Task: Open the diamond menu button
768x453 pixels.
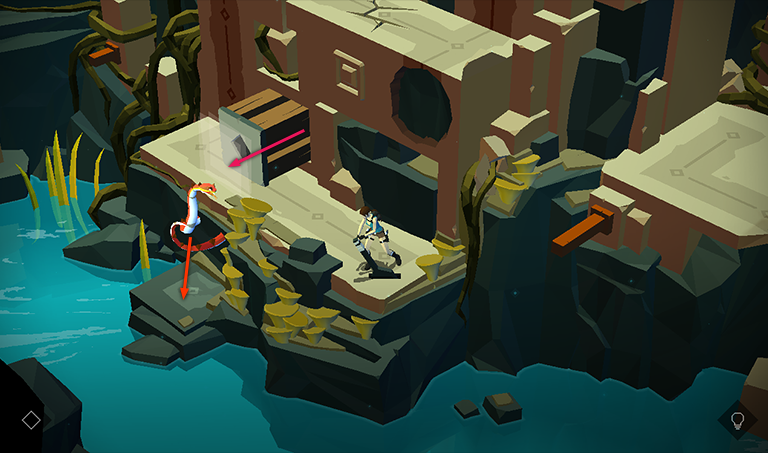Action: (31, 420)
